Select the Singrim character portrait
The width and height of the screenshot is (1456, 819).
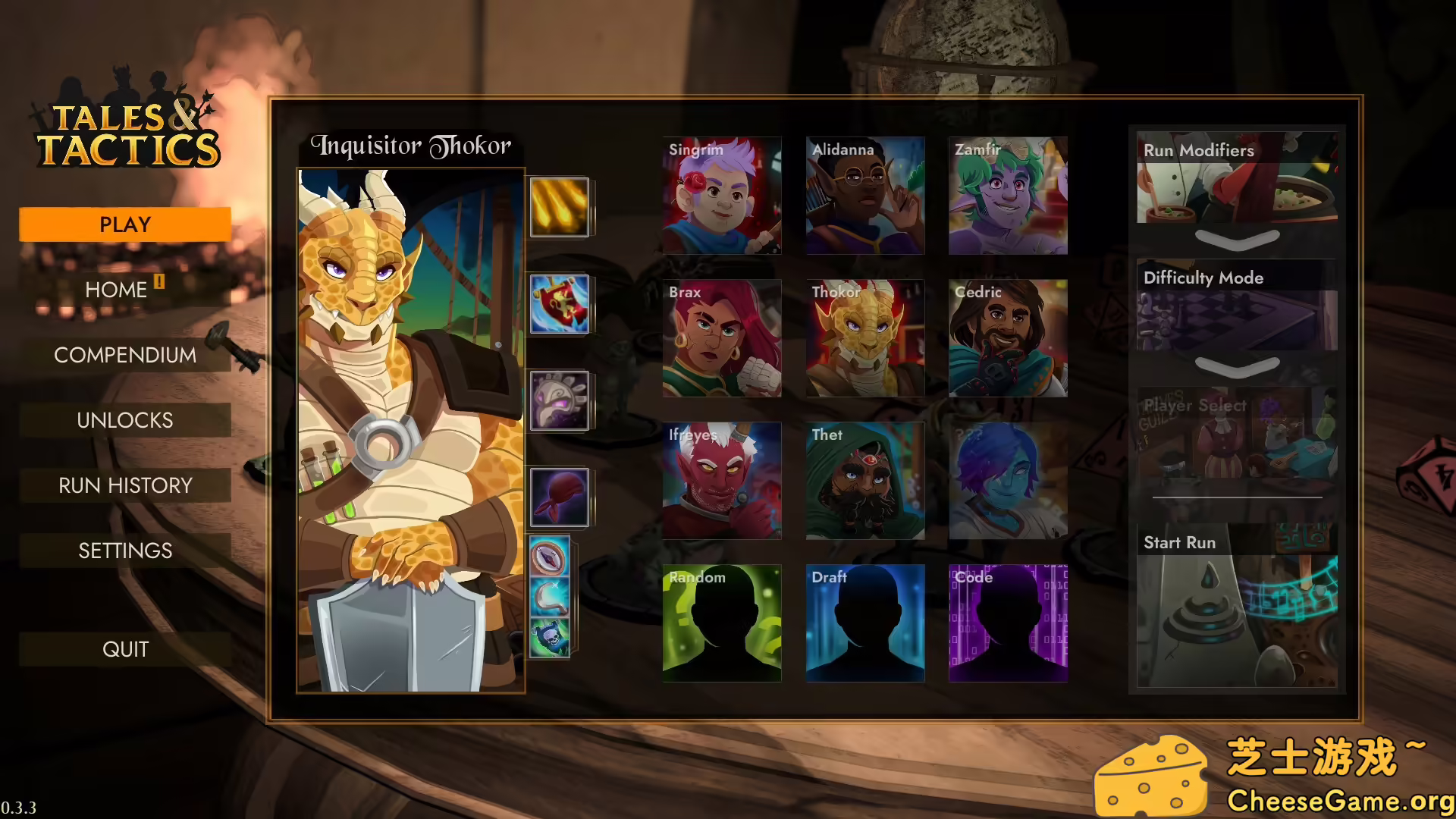721,196
